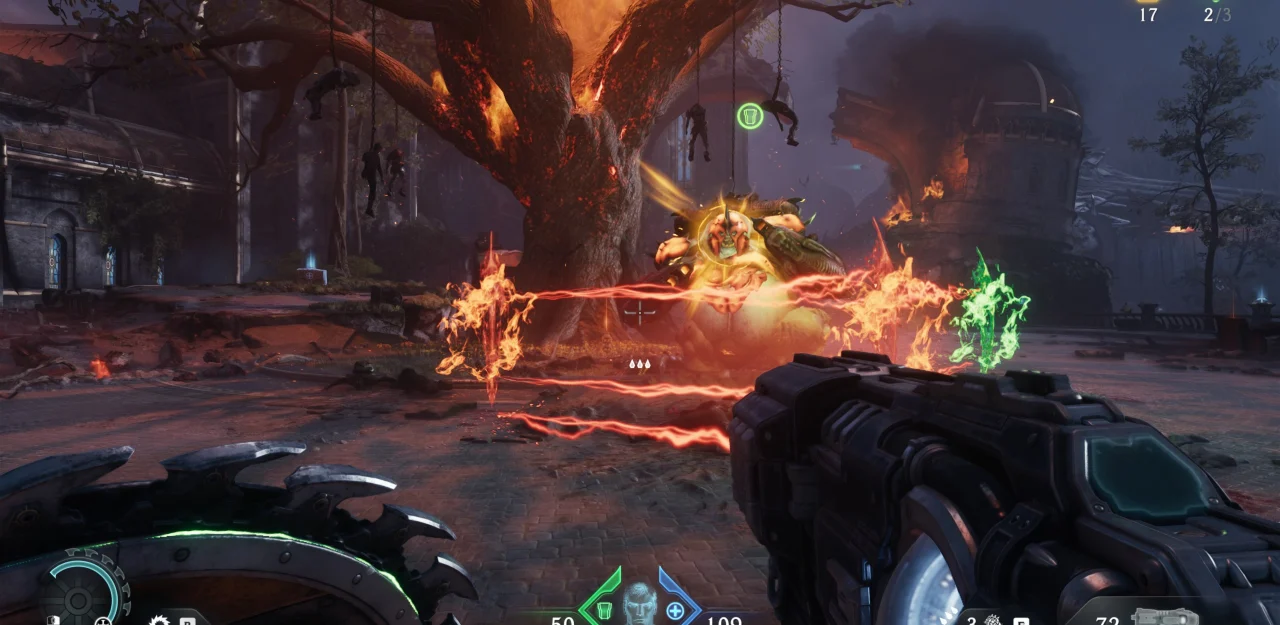Click the blue health cross icon

[675, 610]
